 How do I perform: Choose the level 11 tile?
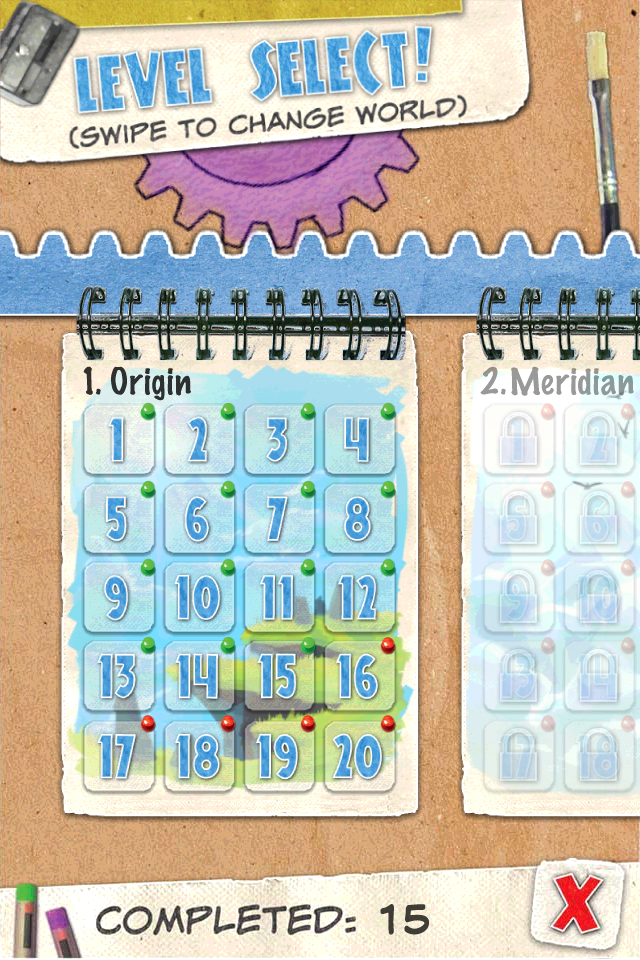click(x=278, y=598)
